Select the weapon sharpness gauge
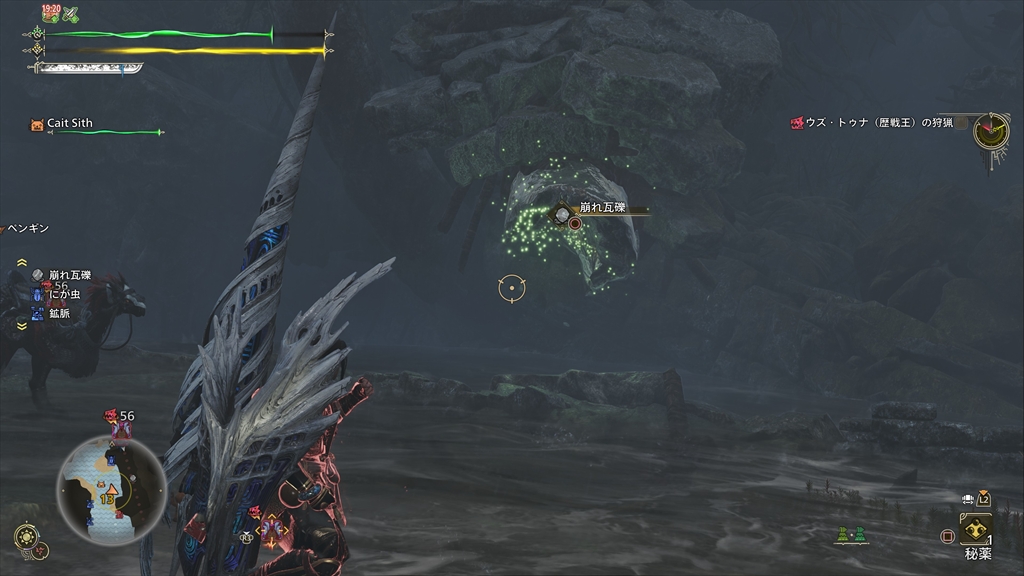Screen dimensions: 1024x576 tap(88, 69)
